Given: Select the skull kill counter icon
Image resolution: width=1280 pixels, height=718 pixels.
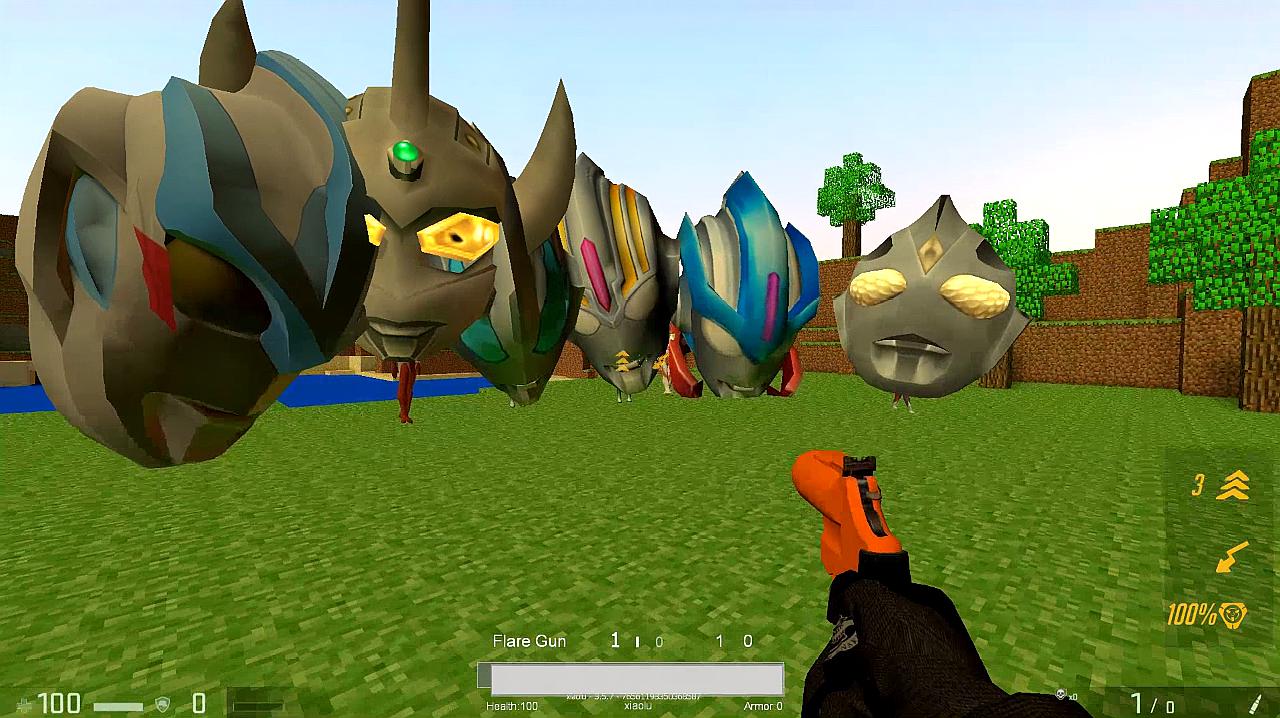Looking at the screenshot, I should click(x=1061, y=695).
